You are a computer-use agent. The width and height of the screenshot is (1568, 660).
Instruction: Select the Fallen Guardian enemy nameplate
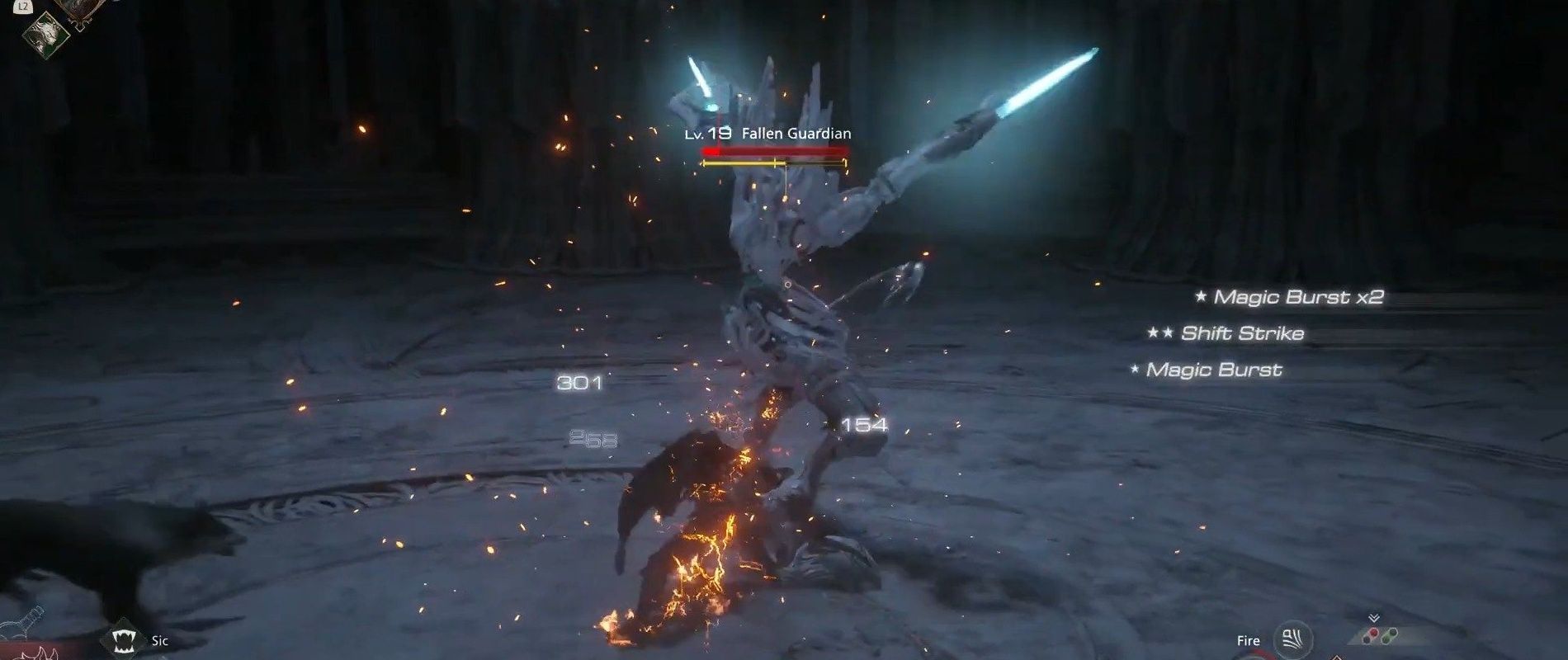796,132
